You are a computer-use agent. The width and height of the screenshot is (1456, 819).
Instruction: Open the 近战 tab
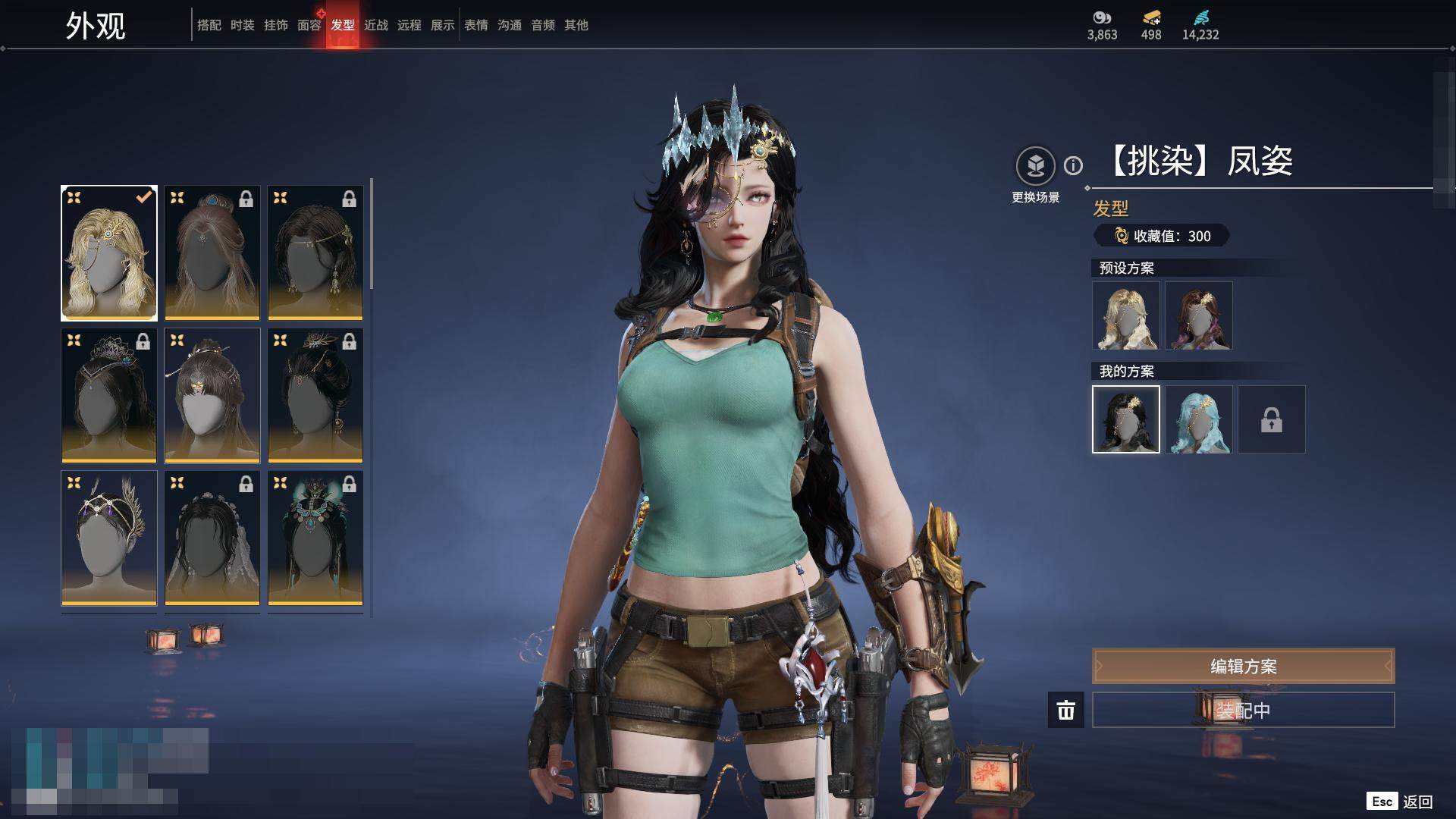[x=376, y=25]
